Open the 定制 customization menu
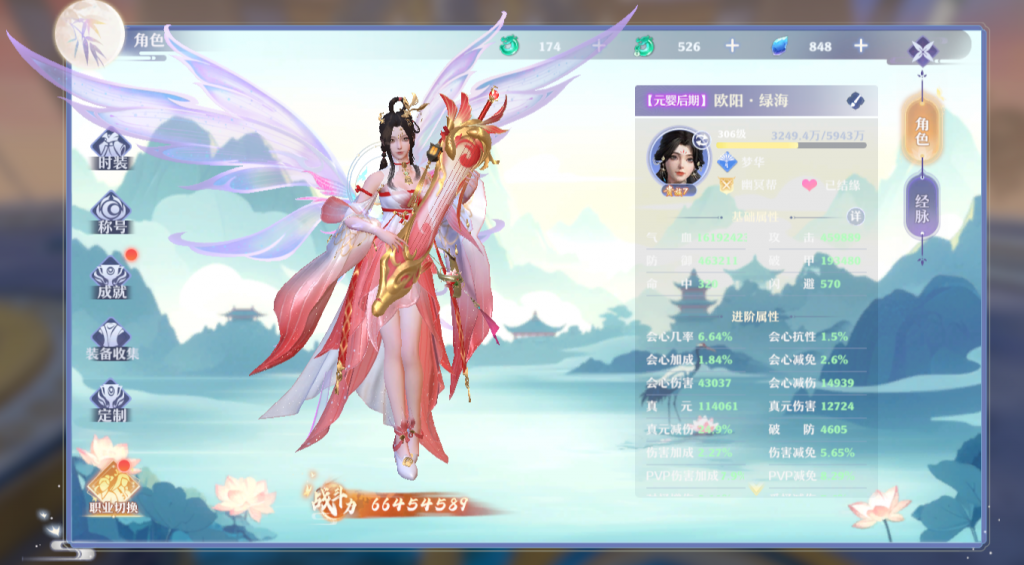 pos(111,400)
